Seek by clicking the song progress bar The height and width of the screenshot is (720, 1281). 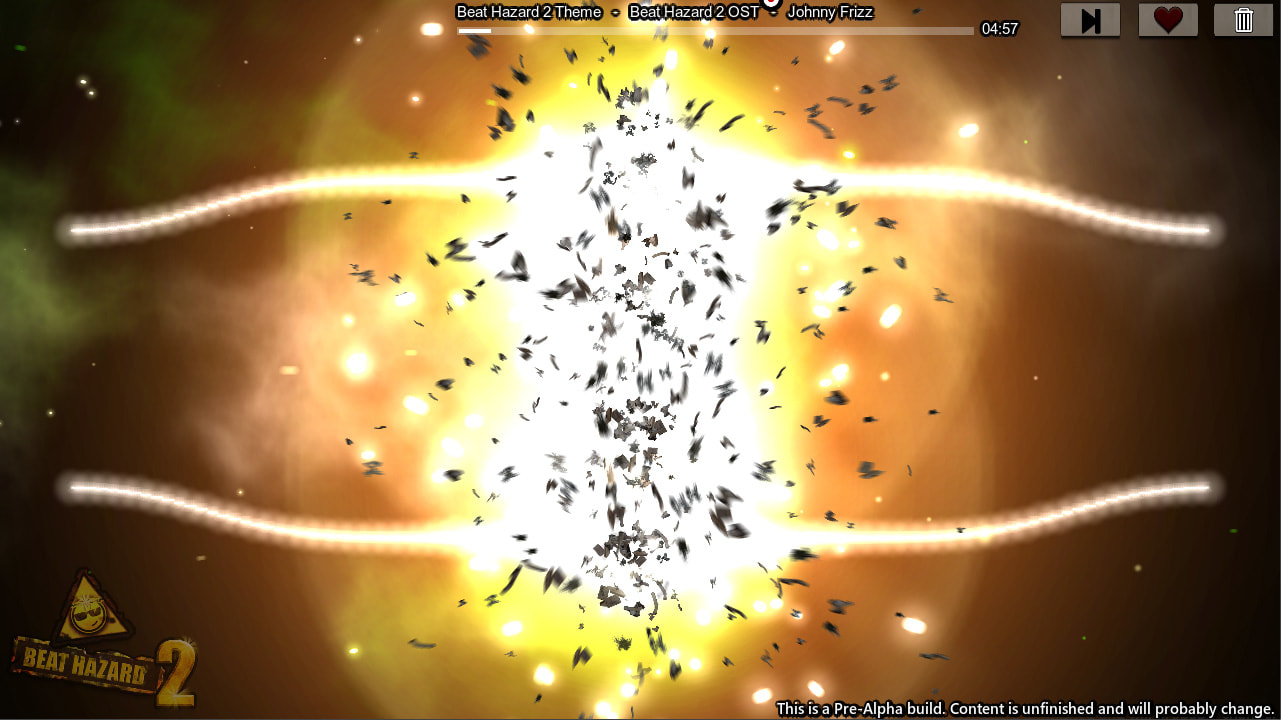click(x=713, y=29)
